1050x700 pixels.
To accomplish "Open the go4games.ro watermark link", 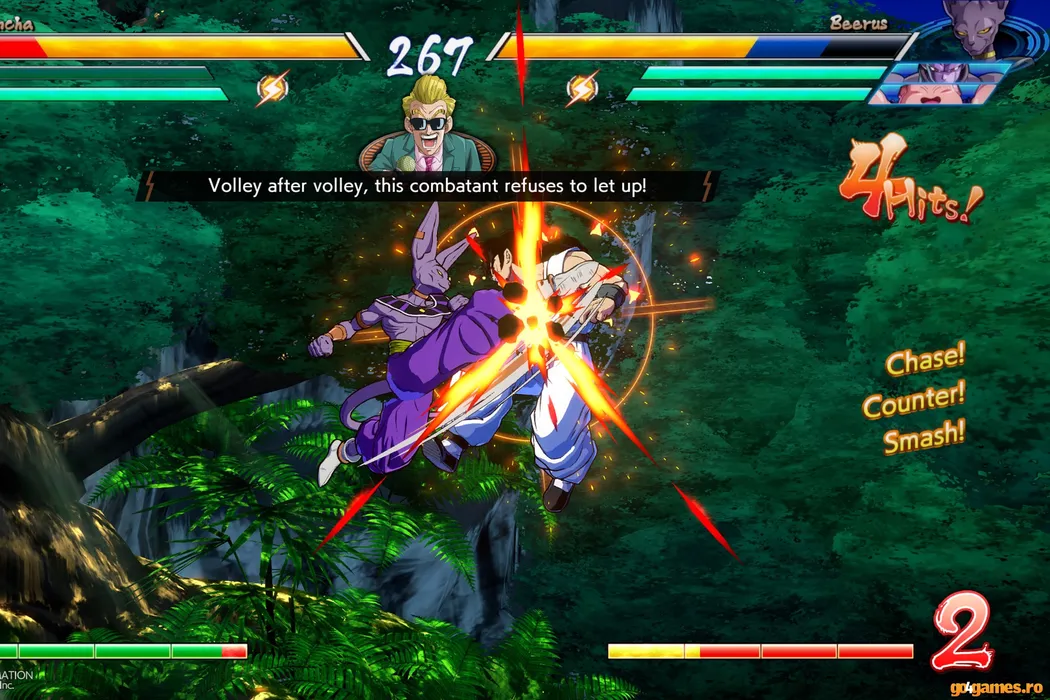I will [998, 686].
